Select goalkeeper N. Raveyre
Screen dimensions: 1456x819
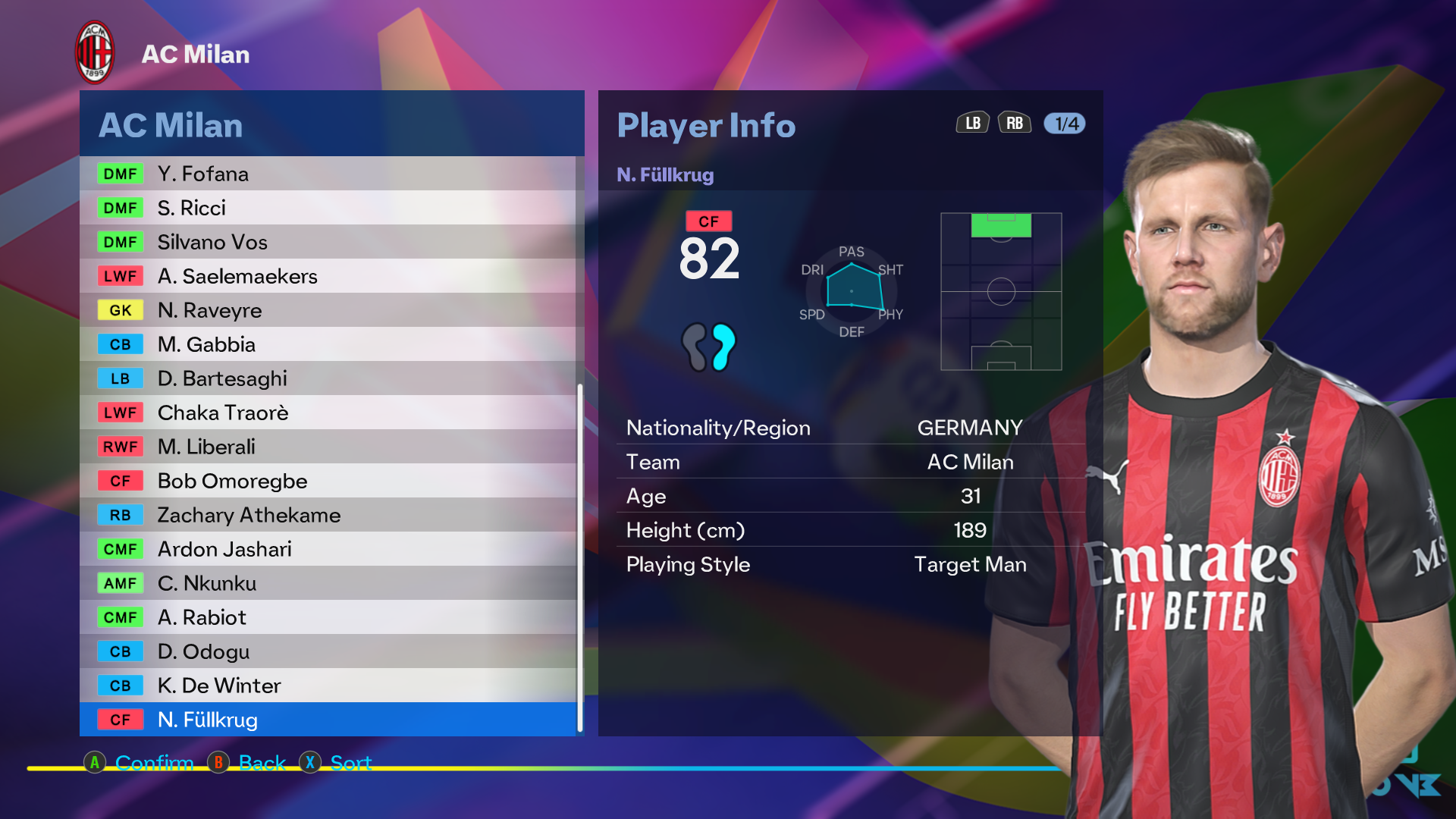[328, 310]
